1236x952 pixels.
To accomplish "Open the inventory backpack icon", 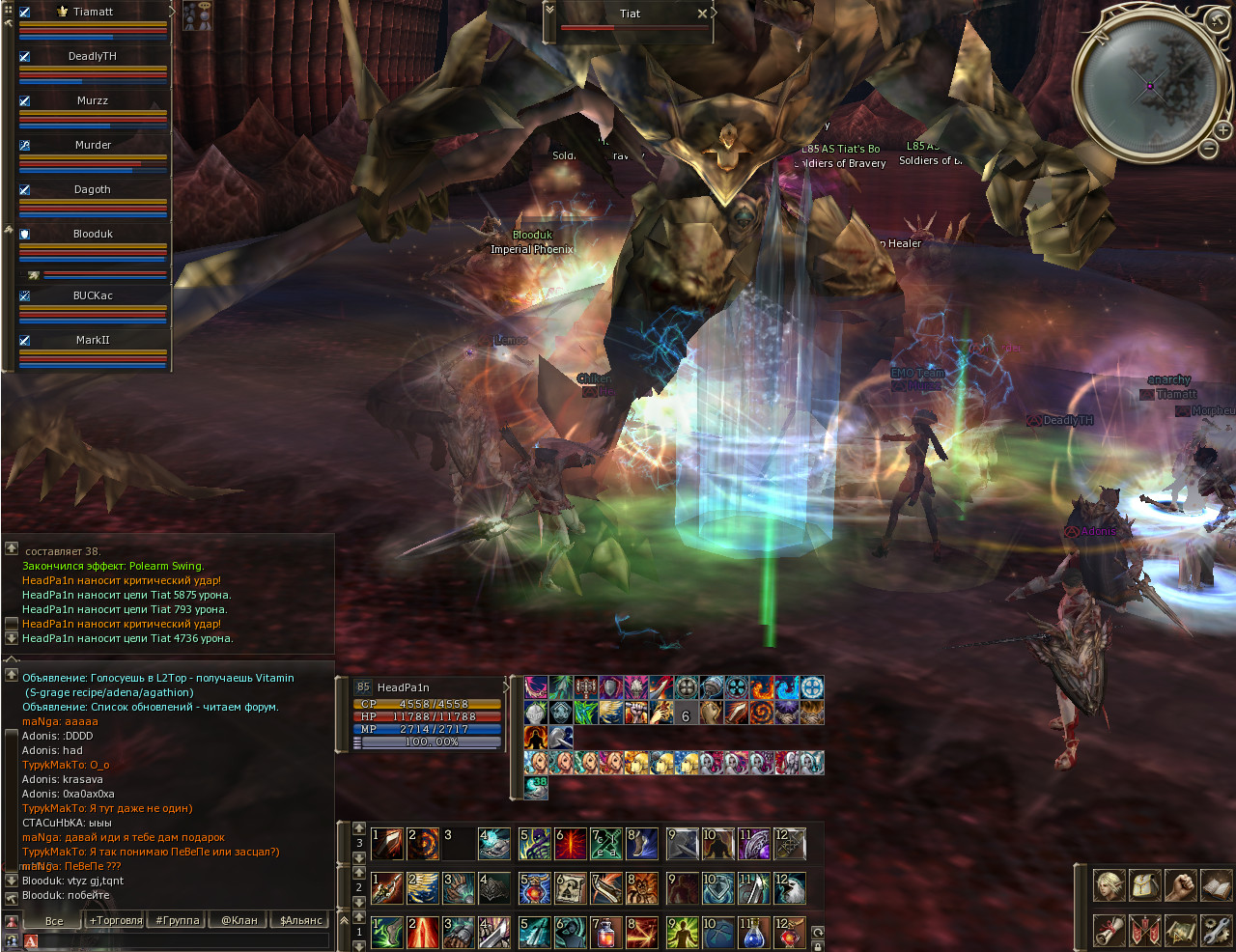I will 1144,884.
